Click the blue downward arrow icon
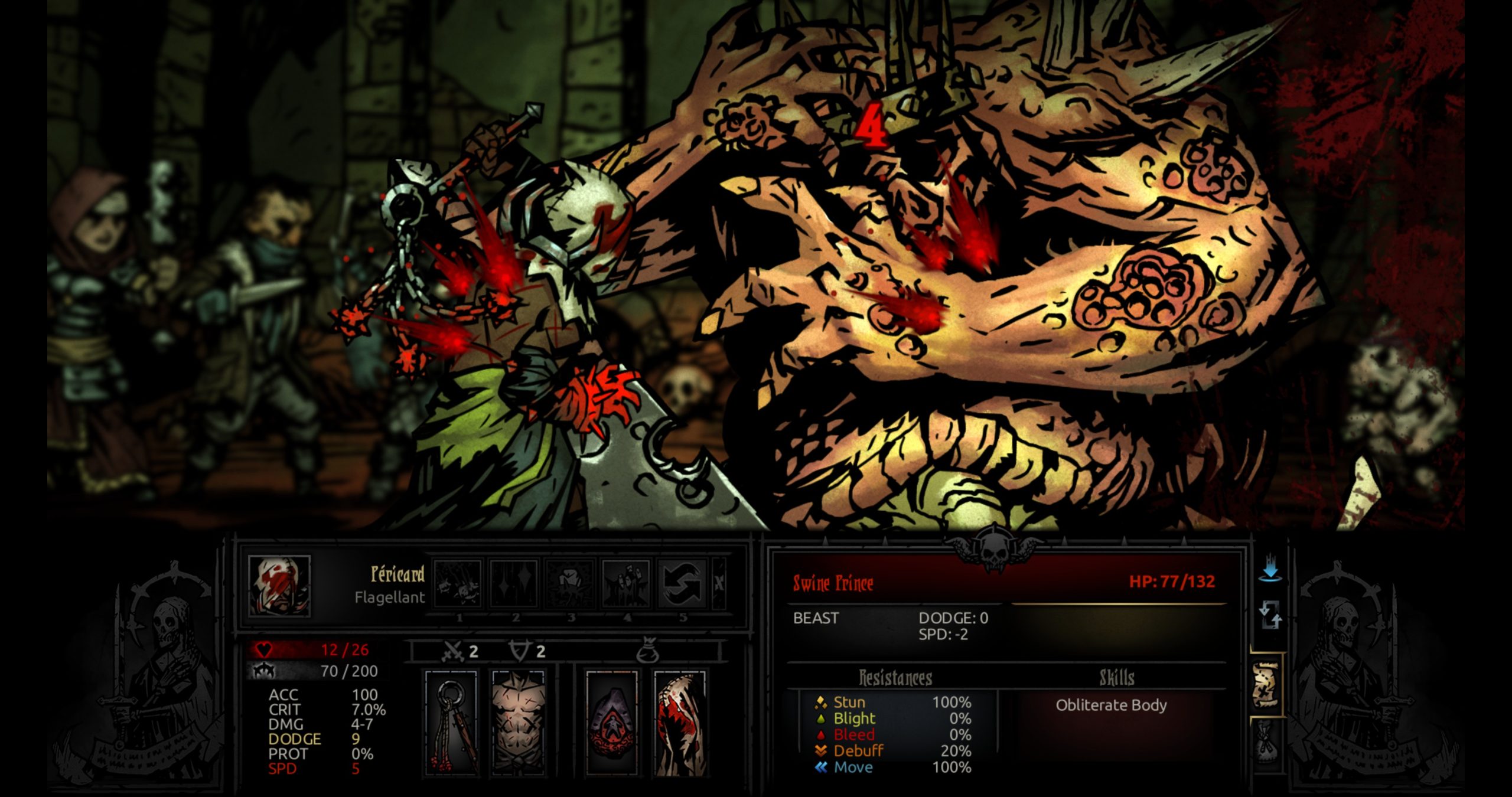Image resolution: width=1512 pixels, height=797 pixels. (x=1270, y=571)
